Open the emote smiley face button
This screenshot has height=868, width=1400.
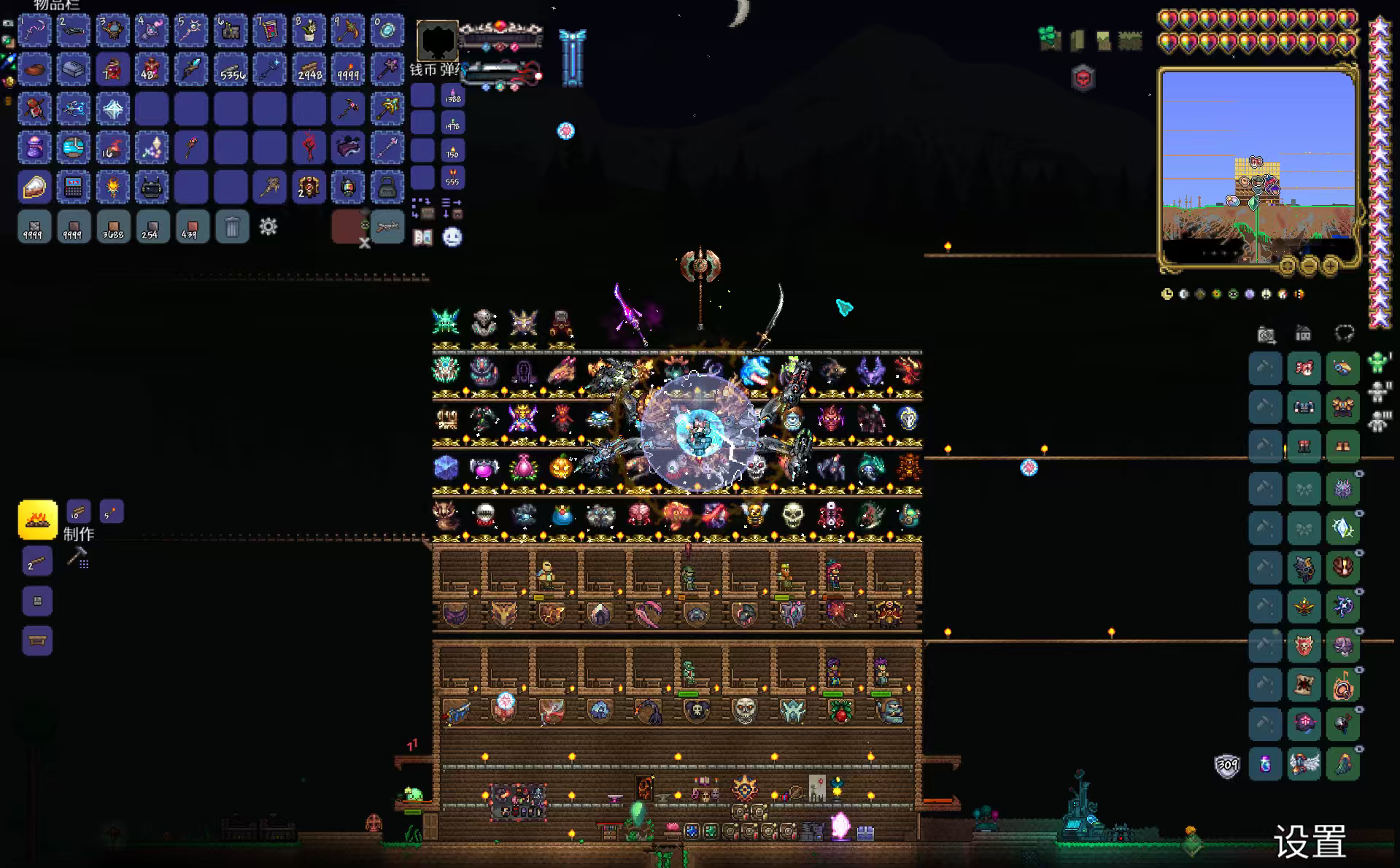pyautogui.click(x=452, y=237)
